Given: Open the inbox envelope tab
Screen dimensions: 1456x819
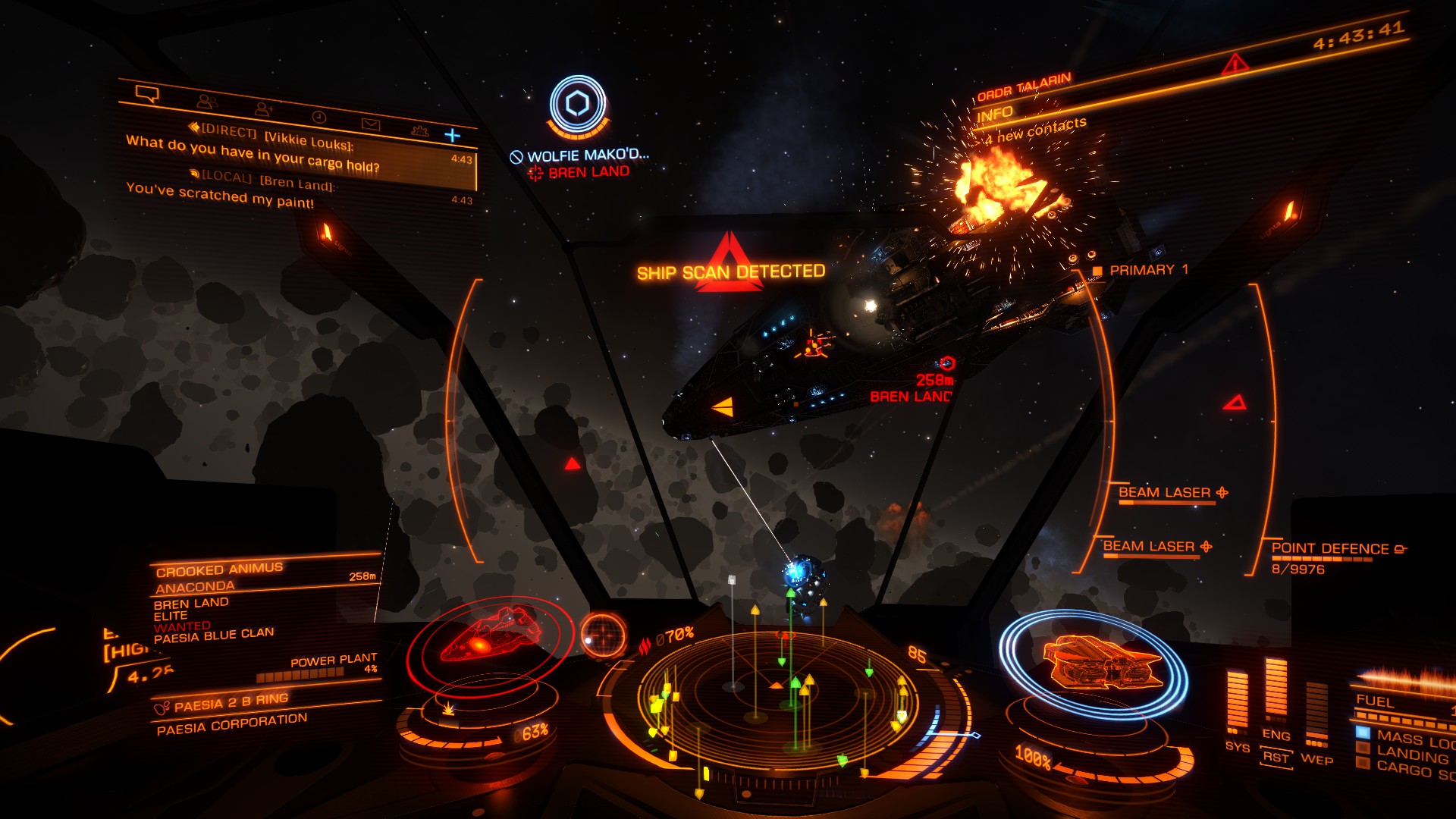Looking at the screenshot, I should [370, 124].
